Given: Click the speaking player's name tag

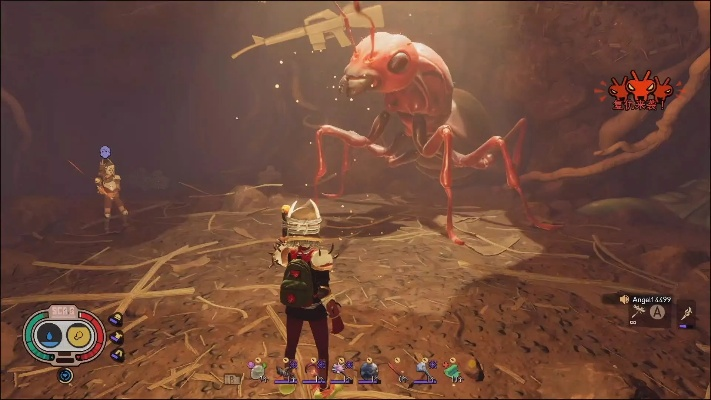Looking at the screenshot, I should tap(651, 299).
